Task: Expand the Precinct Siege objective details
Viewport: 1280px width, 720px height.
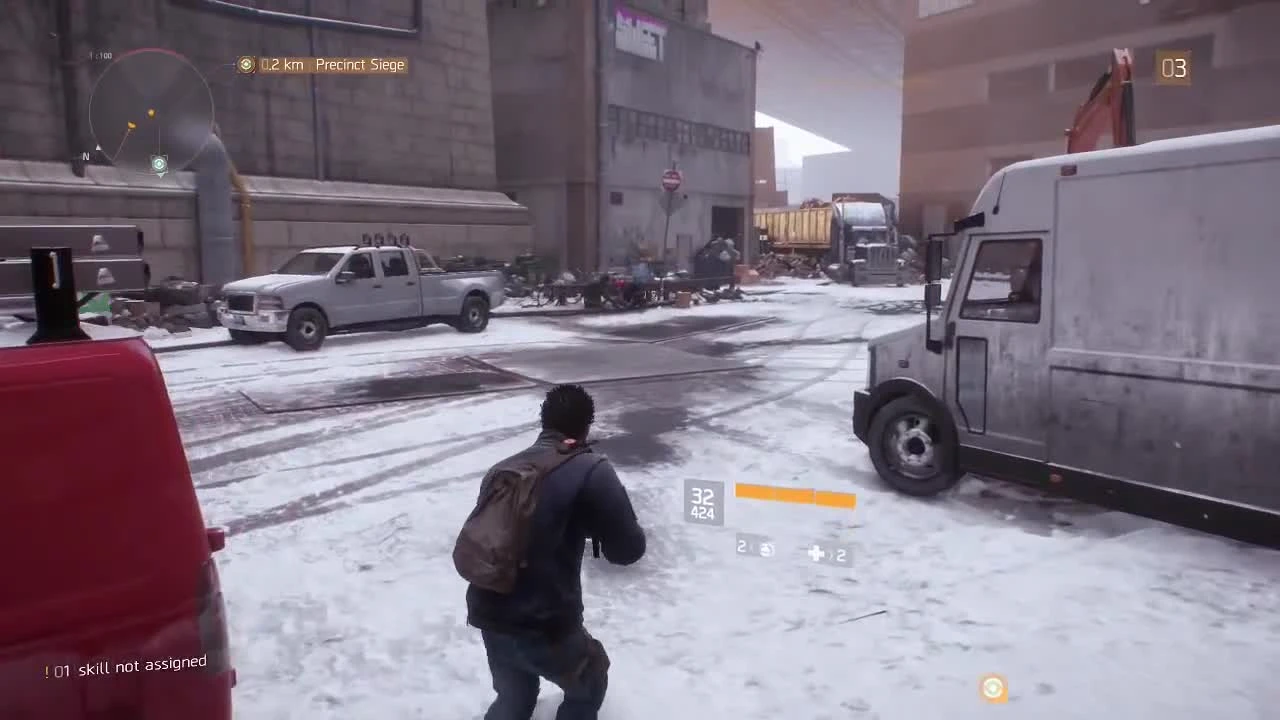Action: point(360,65)
